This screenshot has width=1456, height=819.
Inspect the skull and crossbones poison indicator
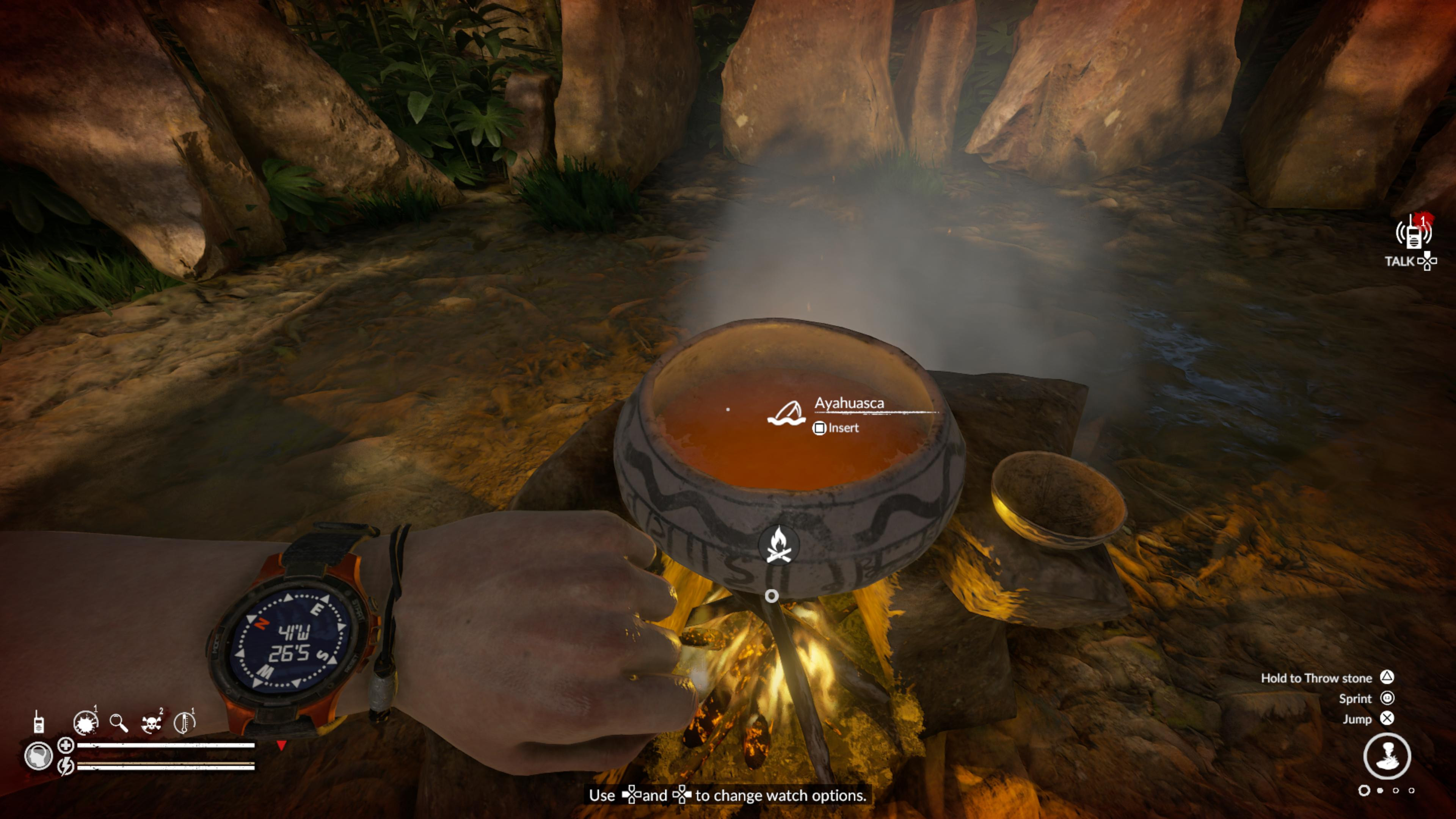click(x=152, y=723)
